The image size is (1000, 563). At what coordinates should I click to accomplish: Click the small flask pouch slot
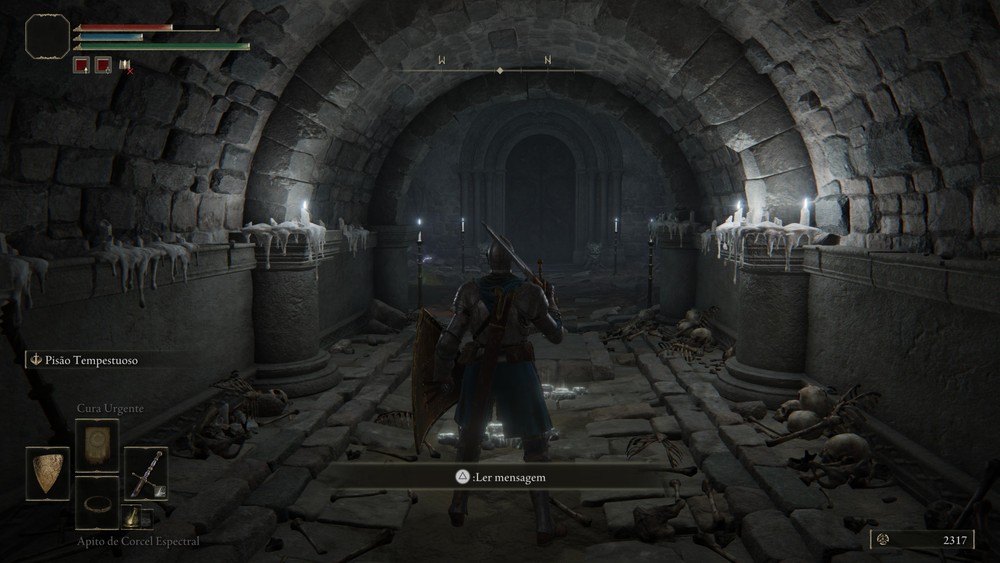(x=132, y=516)
